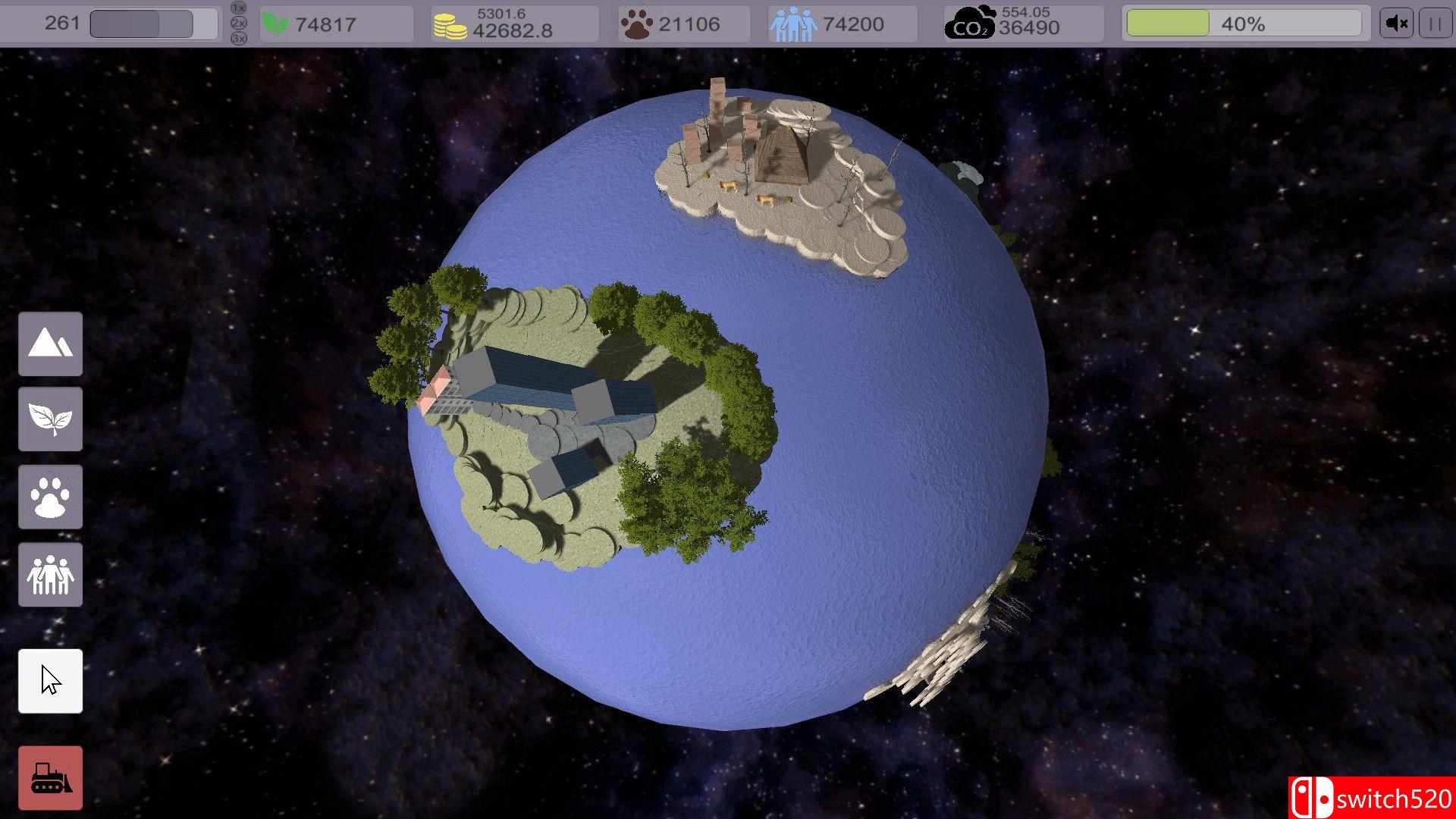Select the paw animal tool

[50, 497]
